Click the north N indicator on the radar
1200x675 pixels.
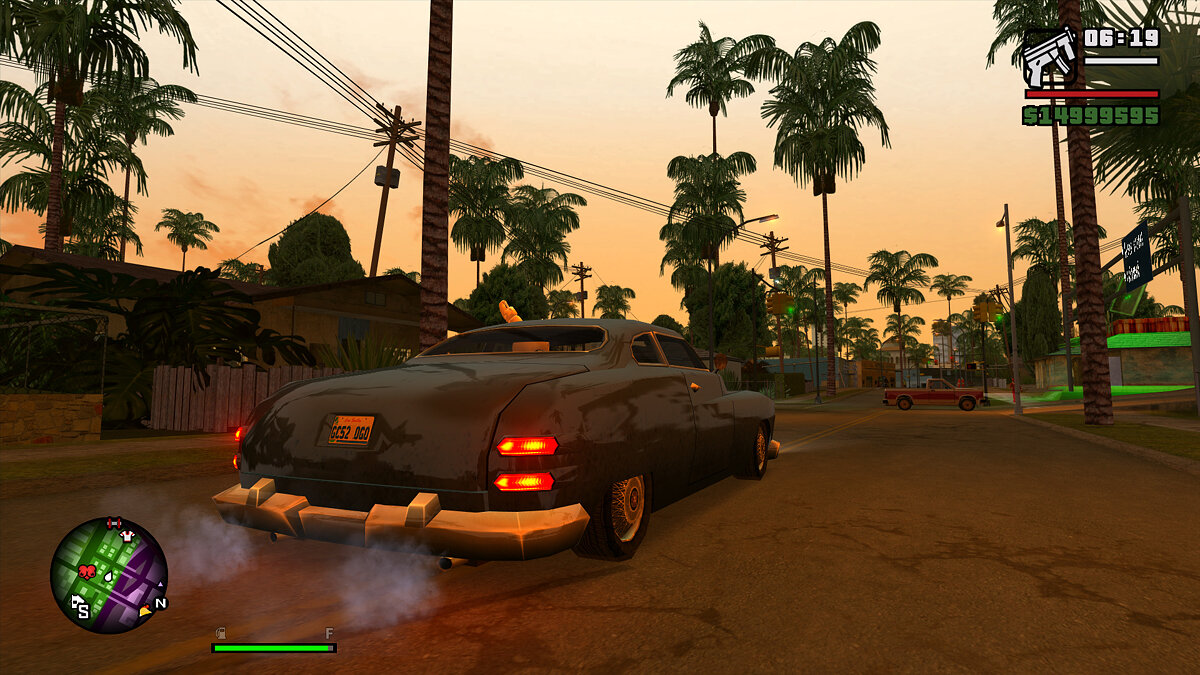tap(160, 603)
